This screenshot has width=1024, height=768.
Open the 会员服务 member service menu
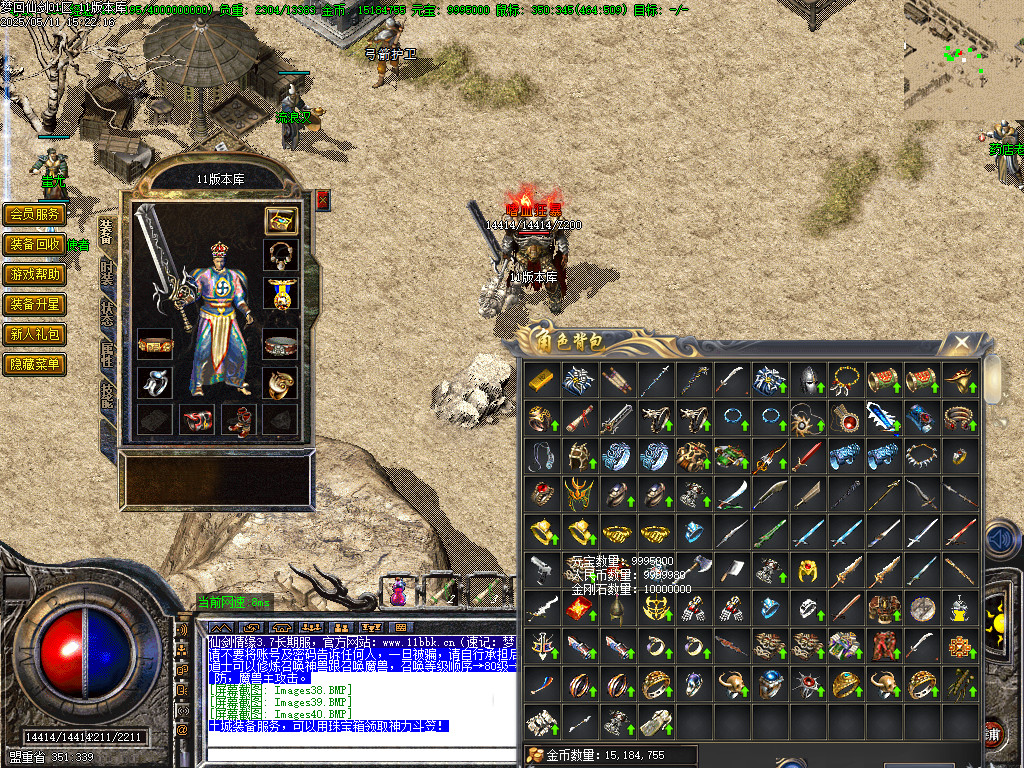click(x=35, y=214)
